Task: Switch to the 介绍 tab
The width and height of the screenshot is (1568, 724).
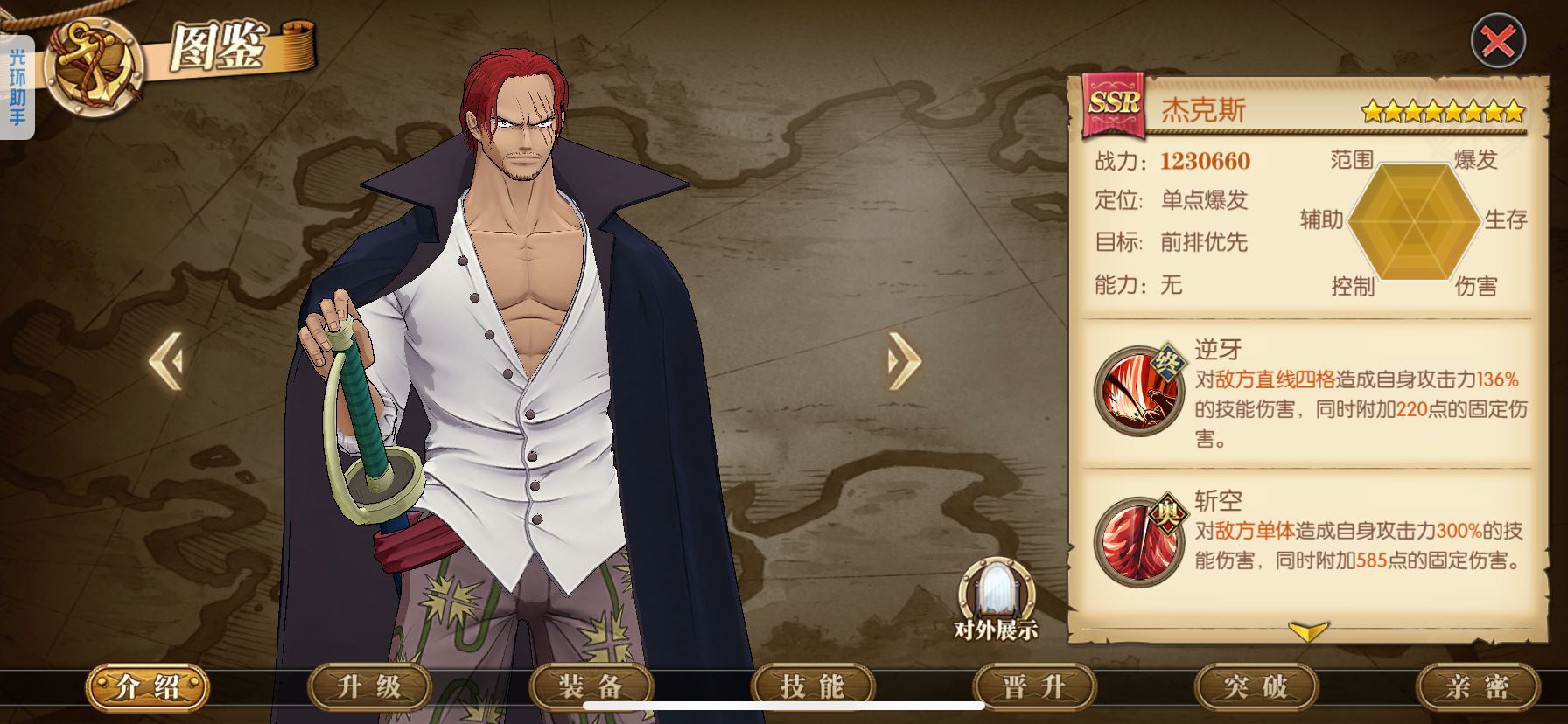Action: click(147, 686)
